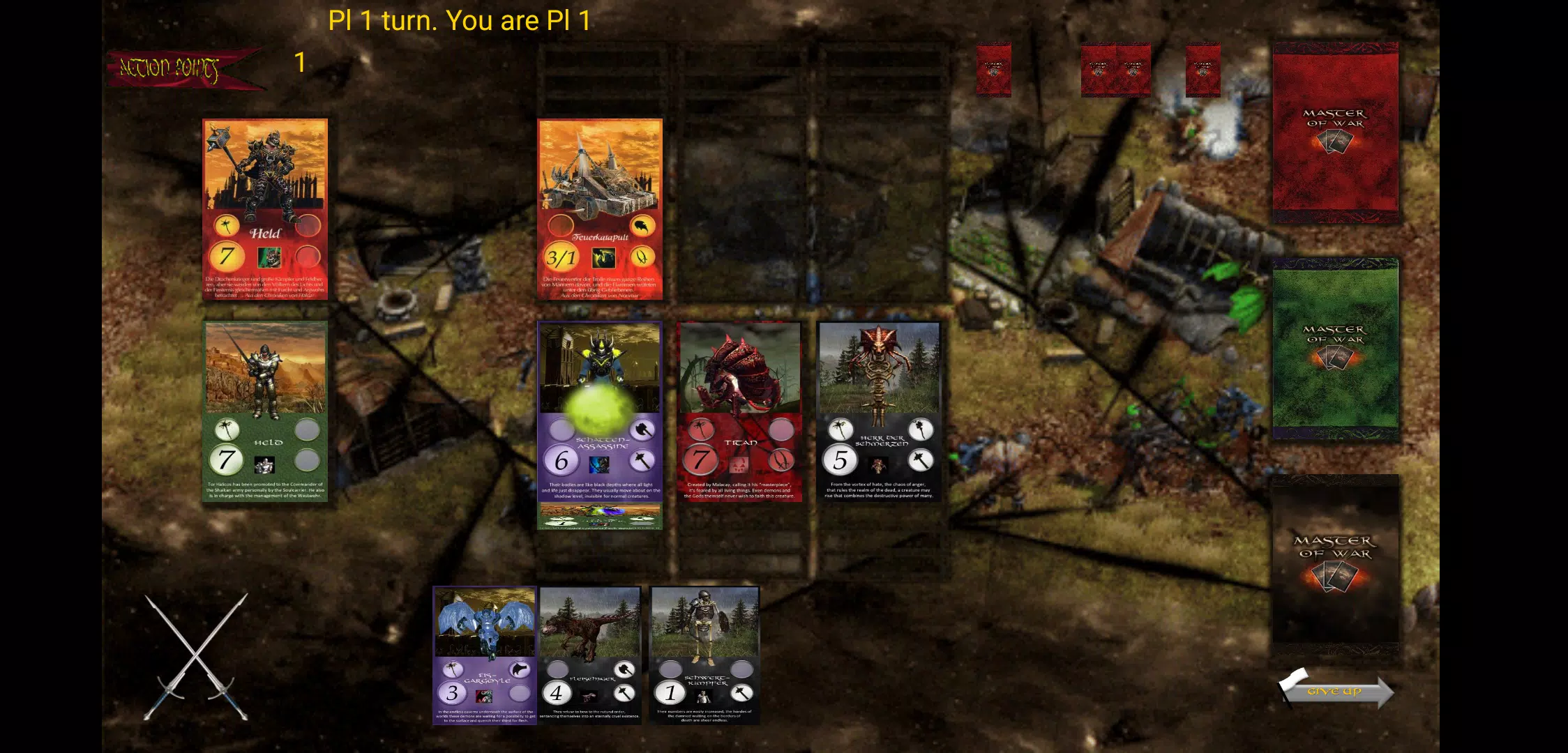Click the Give Up arrow button
The image size is (1568, 753).
click(1335, 690)
